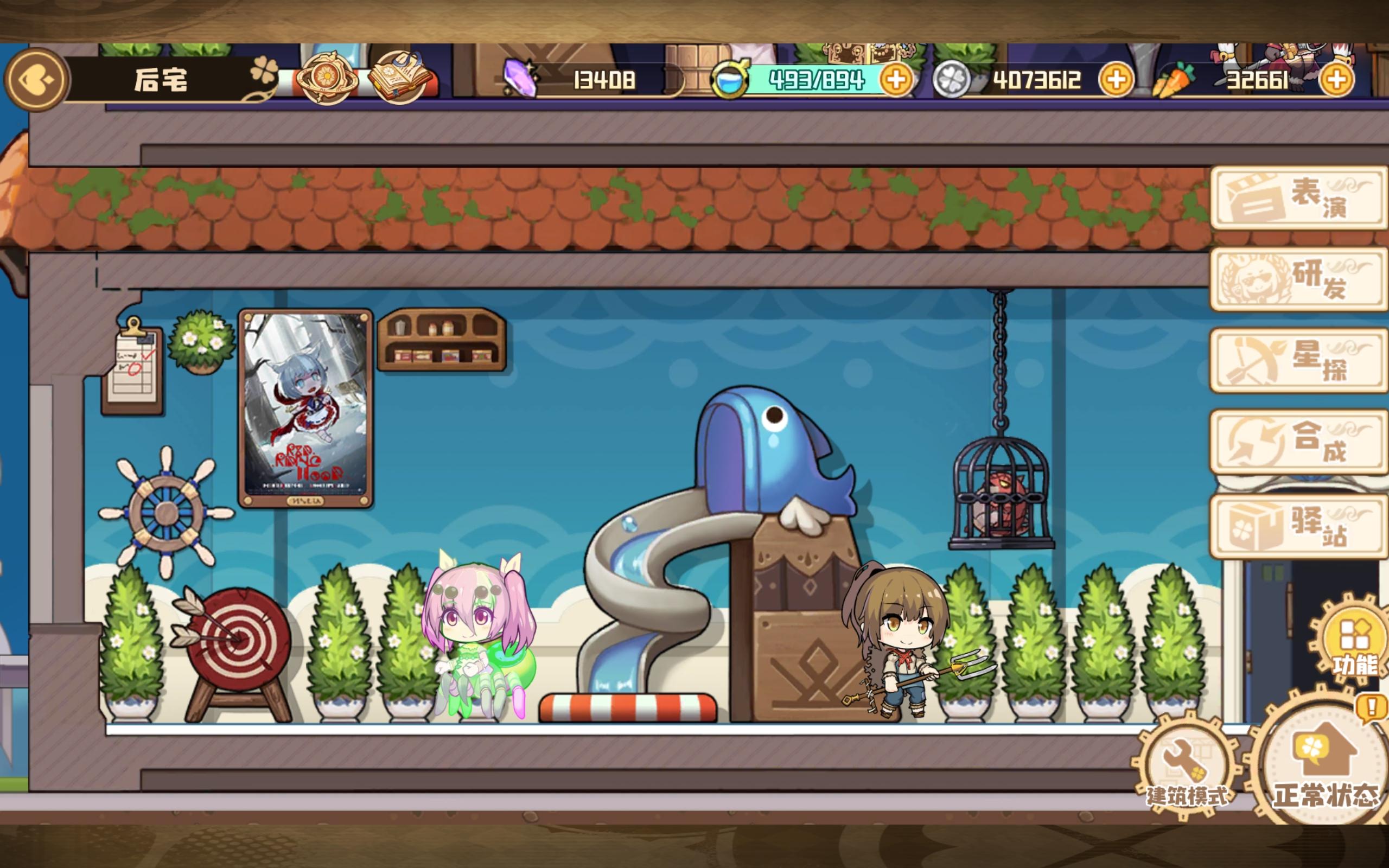1389x868 pixels.
Task: Open the 研发 panel on the right
Action: coord(1299,282)
